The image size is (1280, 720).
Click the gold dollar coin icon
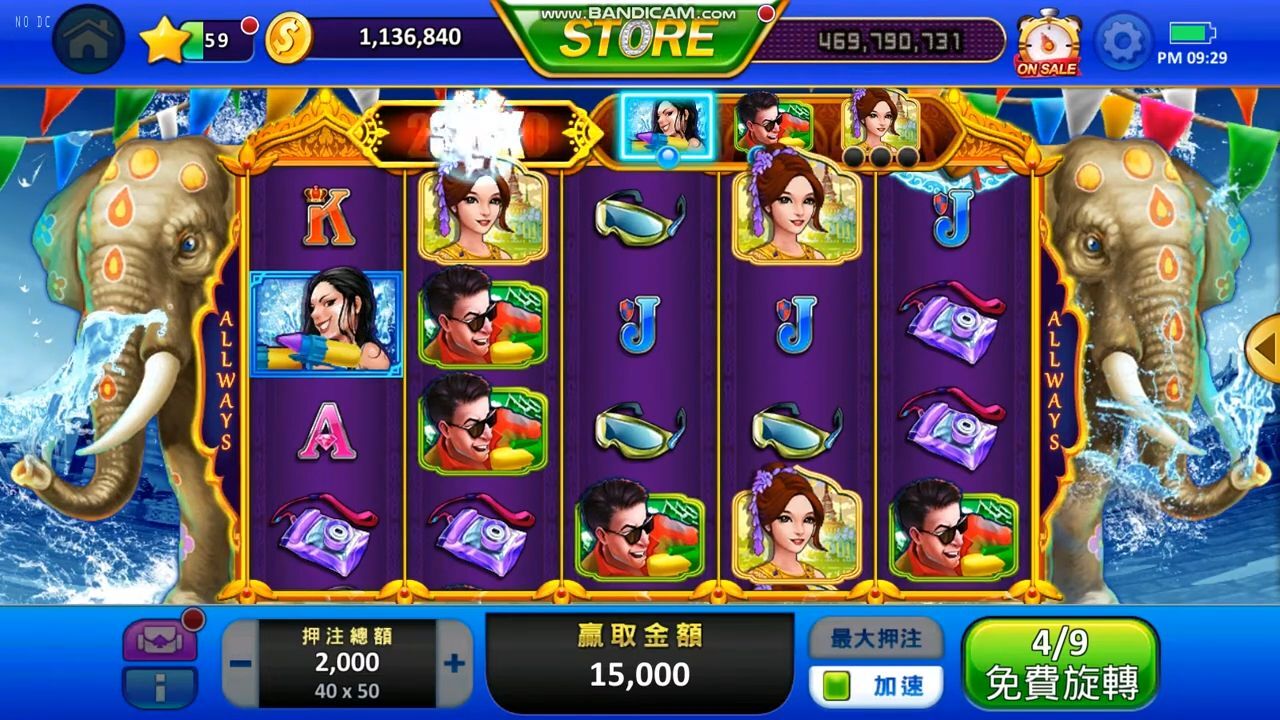[289, 39]
